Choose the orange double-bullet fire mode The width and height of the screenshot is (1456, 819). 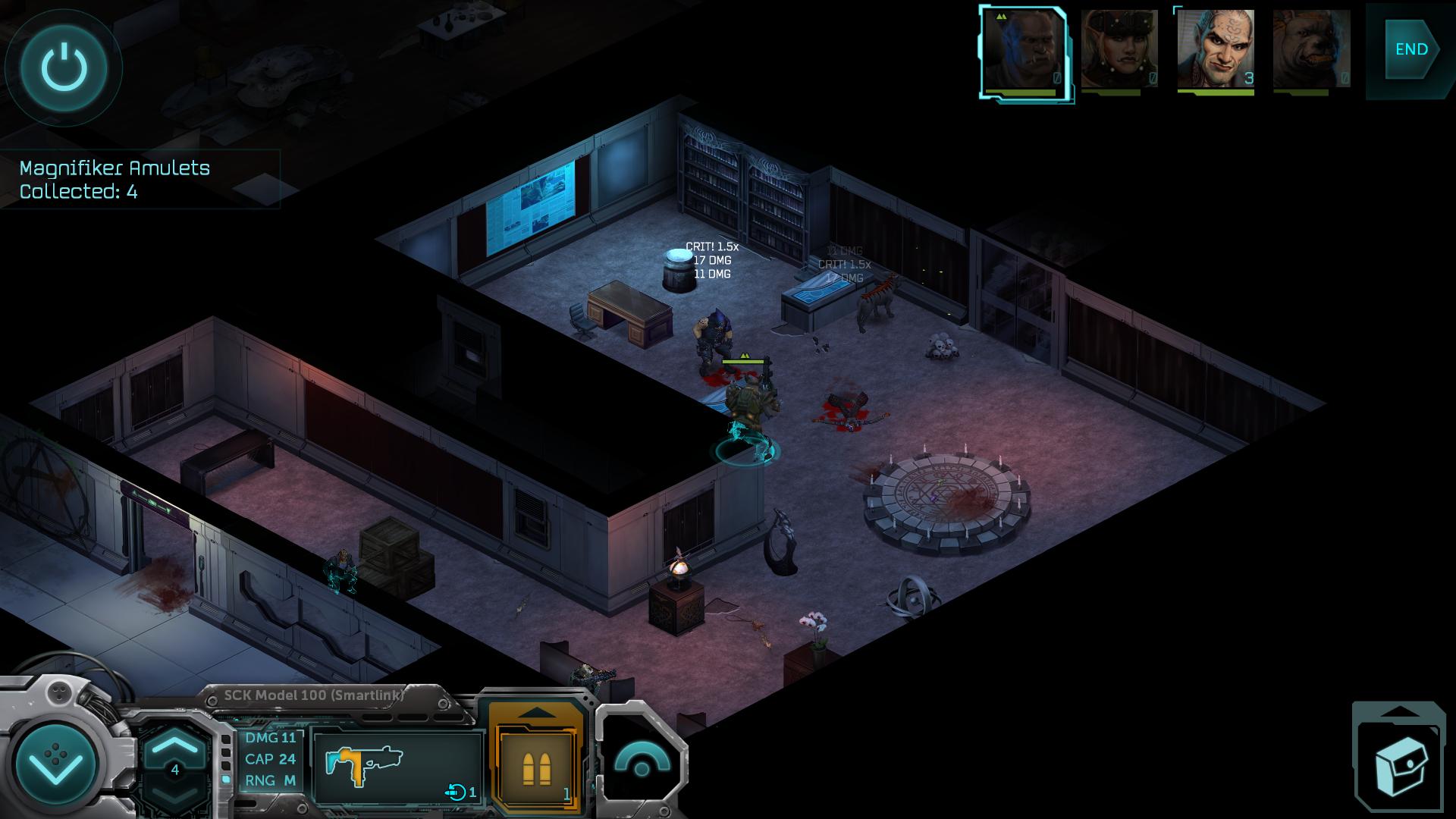click(x=537, y=766)
